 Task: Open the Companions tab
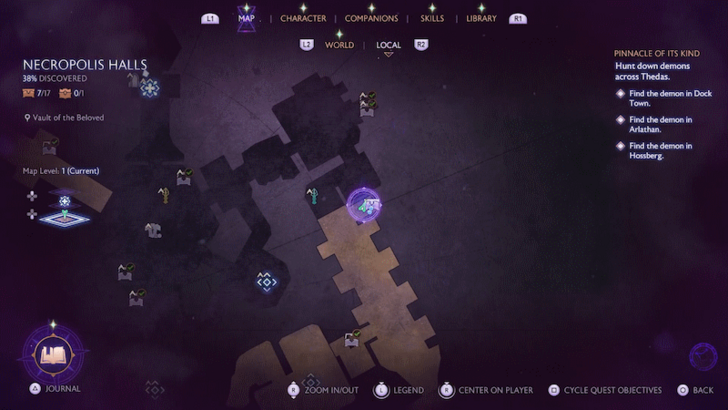371,18
